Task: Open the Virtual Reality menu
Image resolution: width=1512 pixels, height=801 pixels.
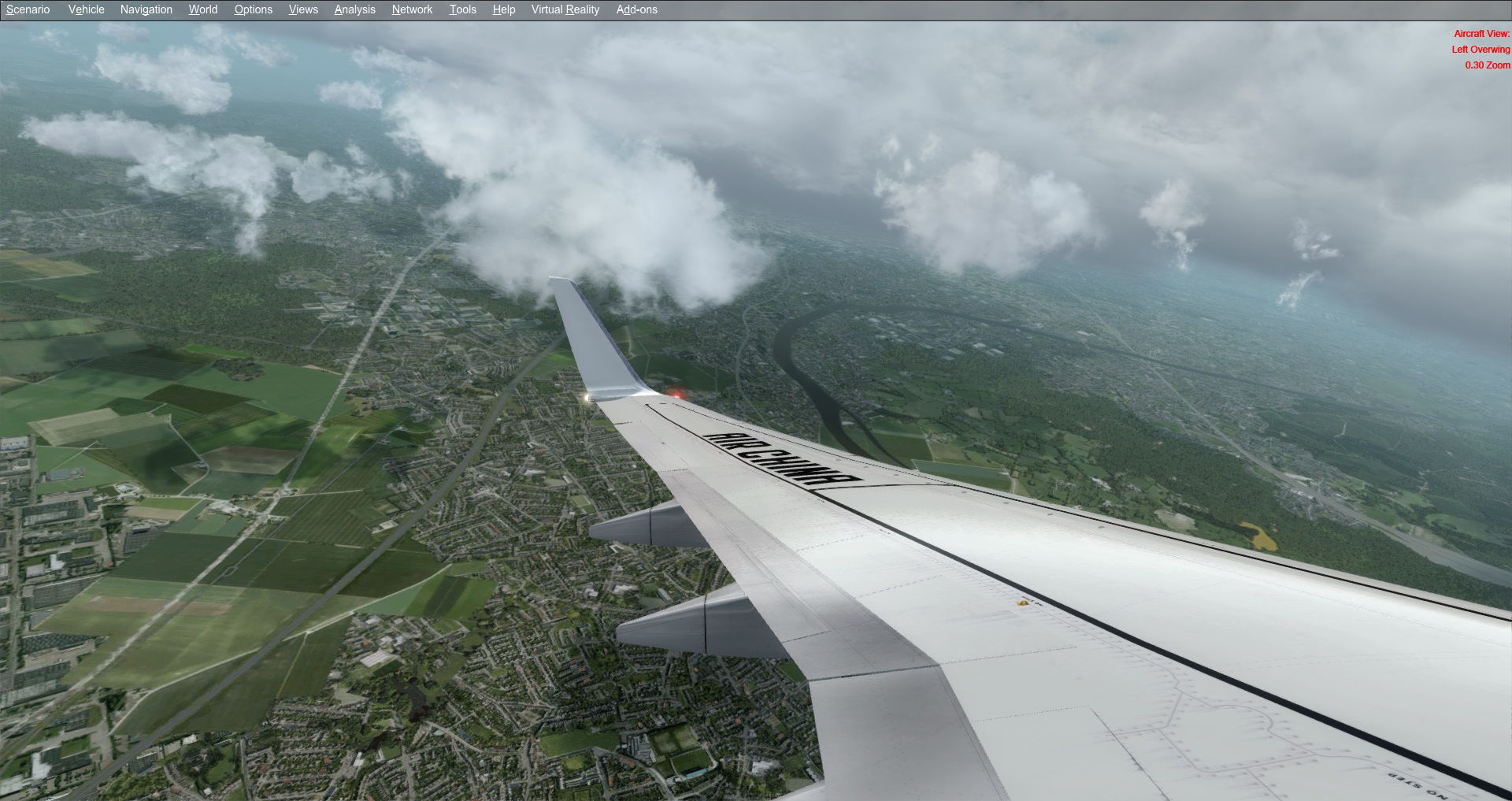Action: [x=565, y=9]
